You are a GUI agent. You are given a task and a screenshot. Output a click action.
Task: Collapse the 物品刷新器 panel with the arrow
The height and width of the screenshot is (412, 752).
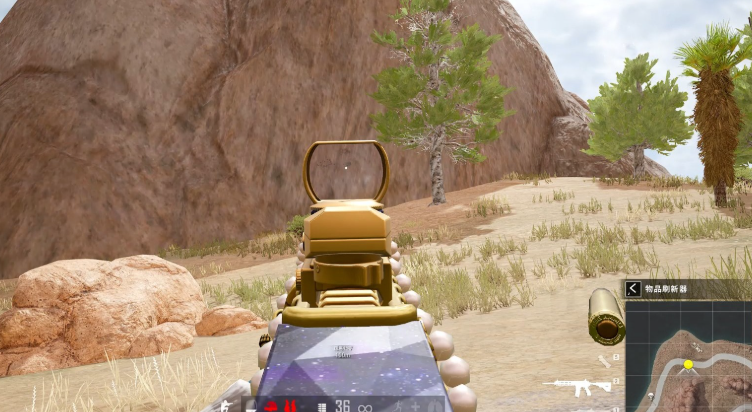click(633, 289)
